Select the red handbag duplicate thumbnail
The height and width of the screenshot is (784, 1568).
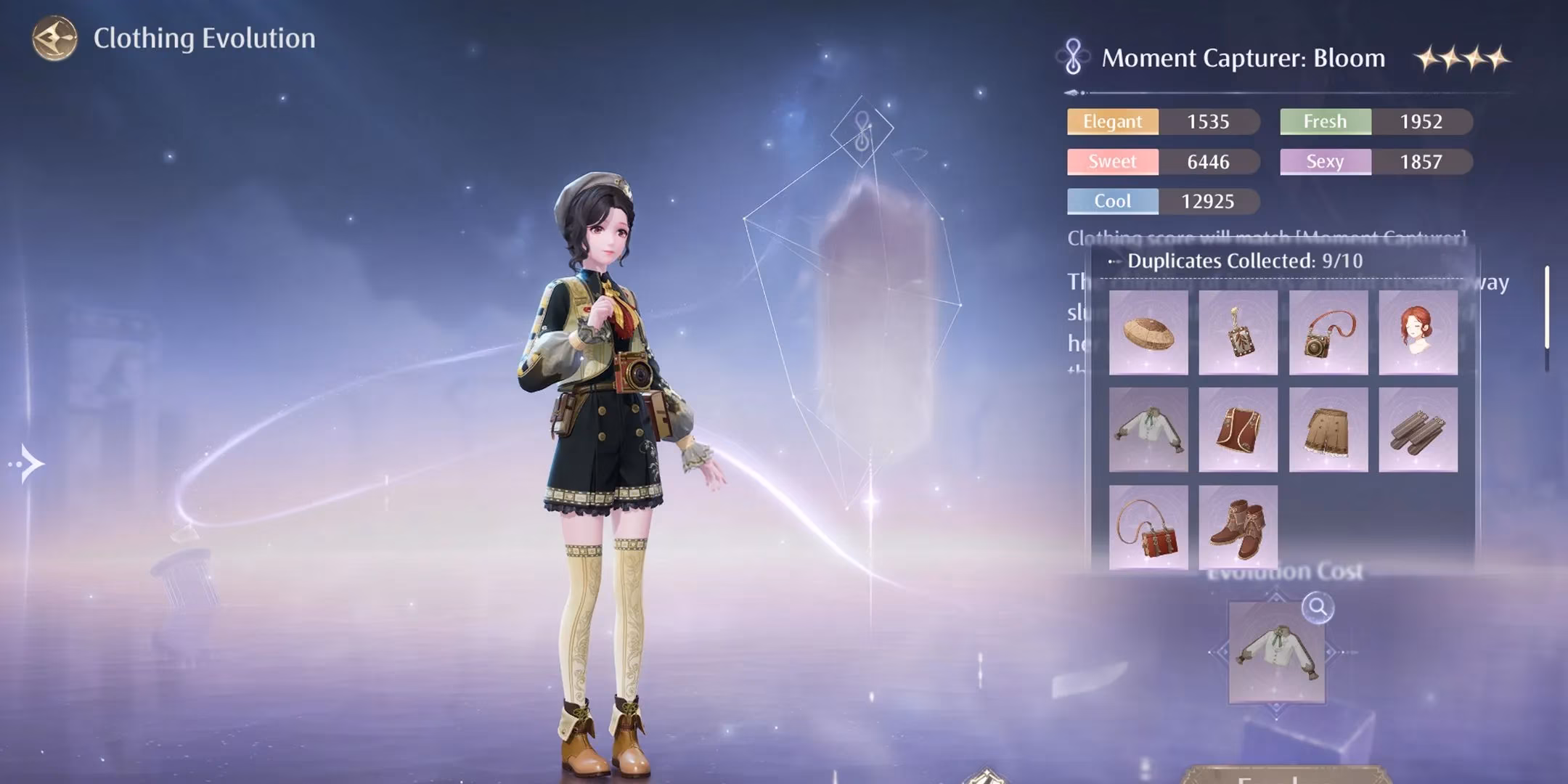(x=1149, y=526)
